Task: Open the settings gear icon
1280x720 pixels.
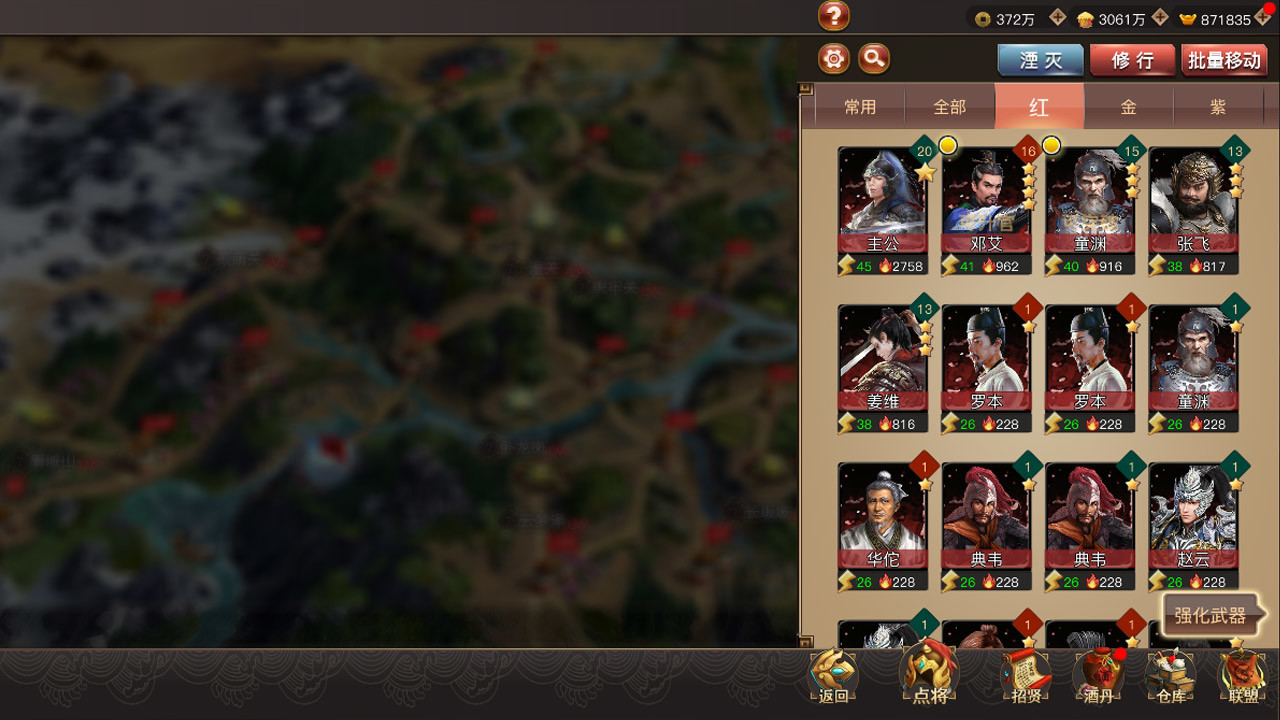Action: (833, 59)
